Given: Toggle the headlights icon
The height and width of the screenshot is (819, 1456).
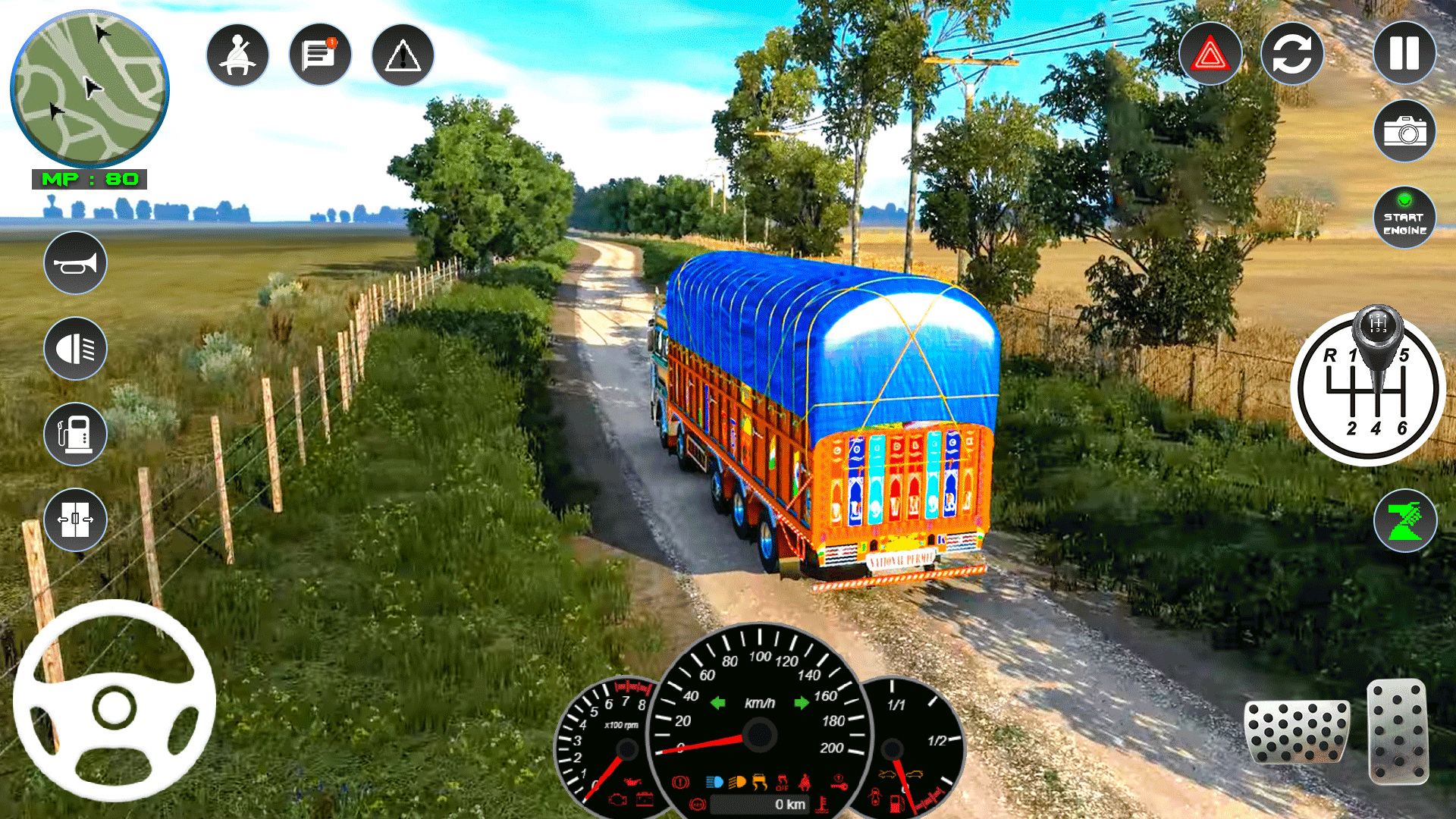Looking at the screenshot, I should tap(75, 348).
